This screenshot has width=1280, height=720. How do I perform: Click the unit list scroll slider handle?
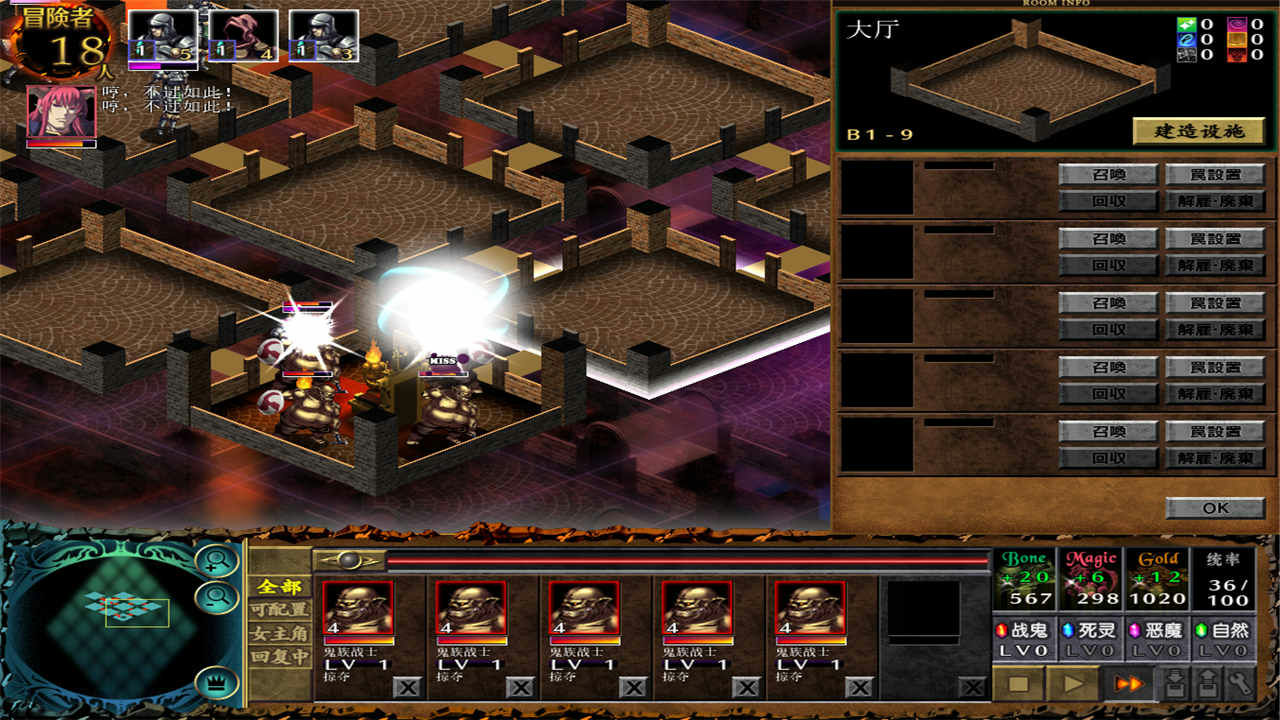point(348,561)
